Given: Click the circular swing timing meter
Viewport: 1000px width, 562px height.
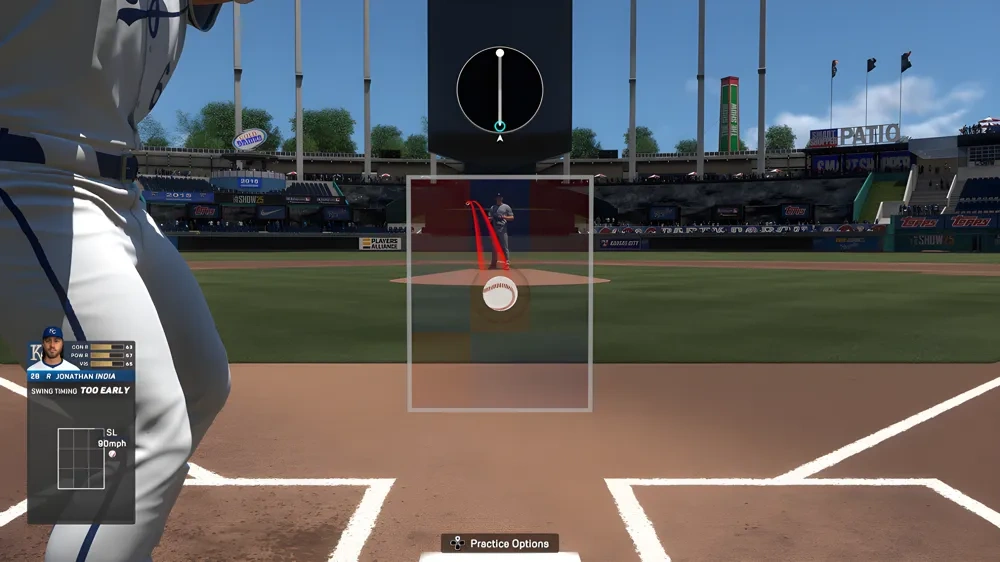Looking at the screenshot, I should (x=500, y=90).
